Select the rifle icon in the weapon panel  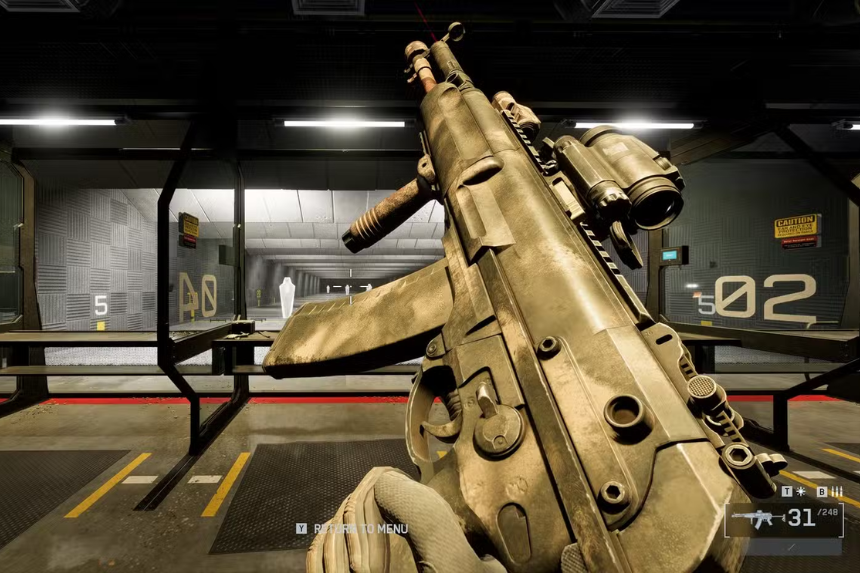coord(757,518)
